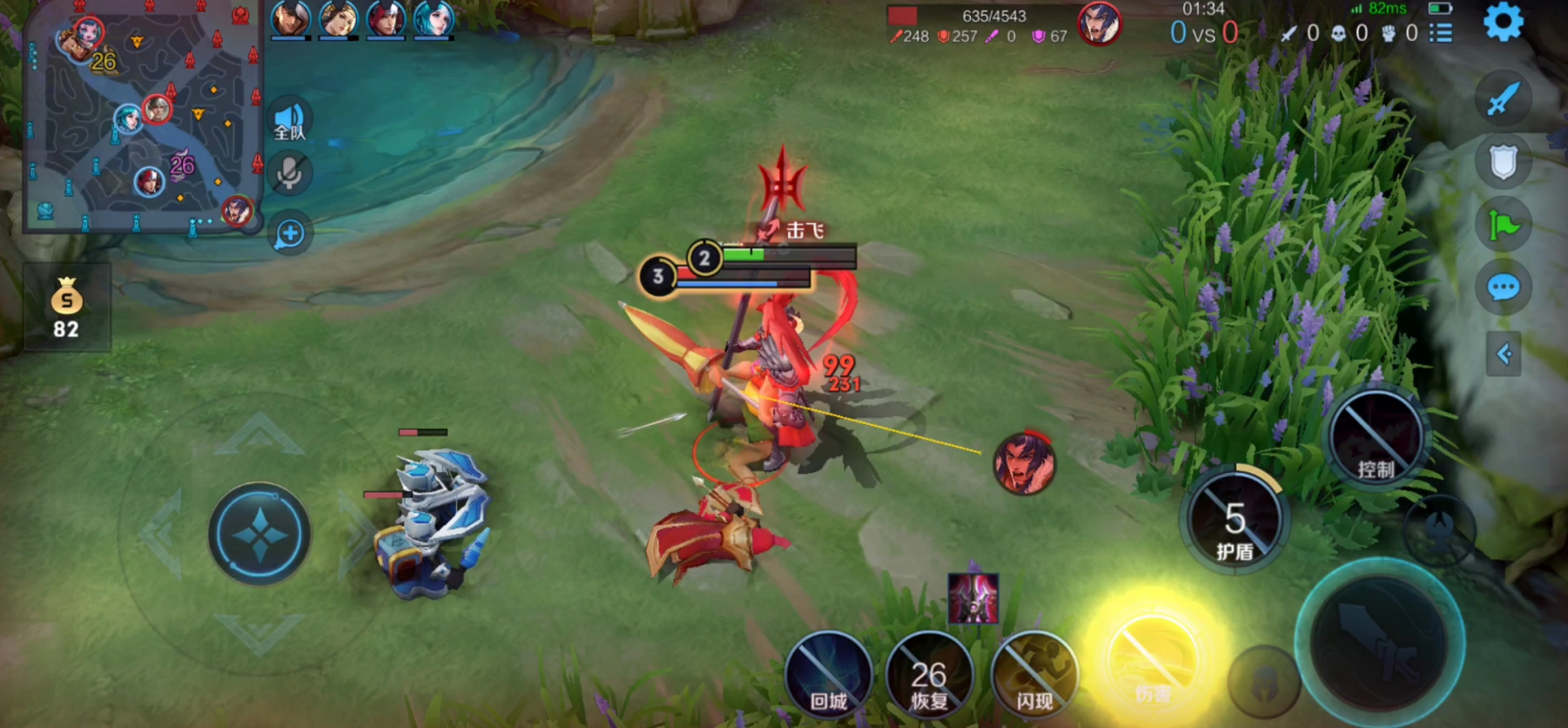Hit the basic attack sword button
Screen dimensions: 1568x728
pyautogui.click(x=1379, y=644)
